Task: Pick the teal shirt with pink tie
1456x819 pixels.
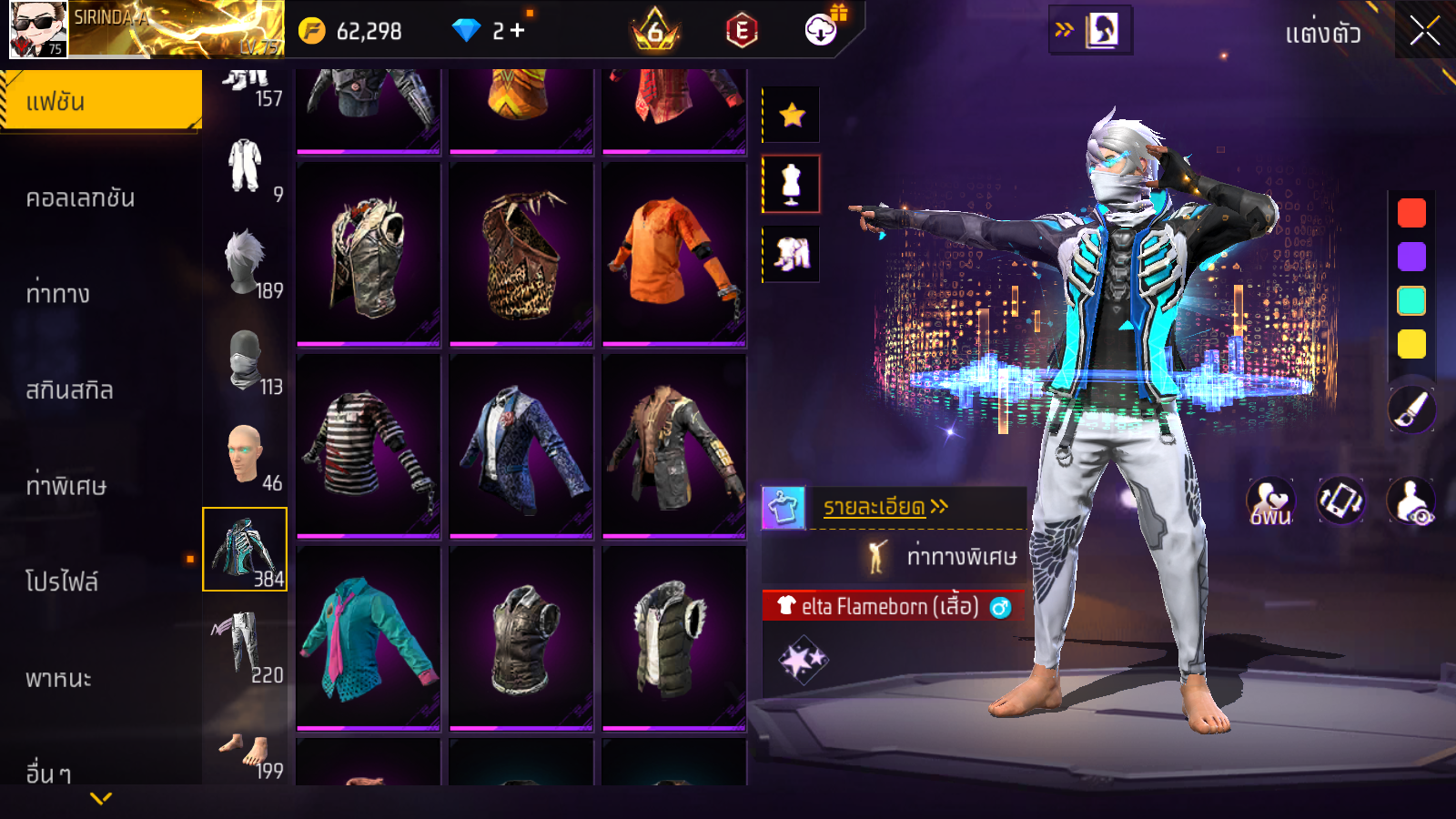Action: click(369, 637)
